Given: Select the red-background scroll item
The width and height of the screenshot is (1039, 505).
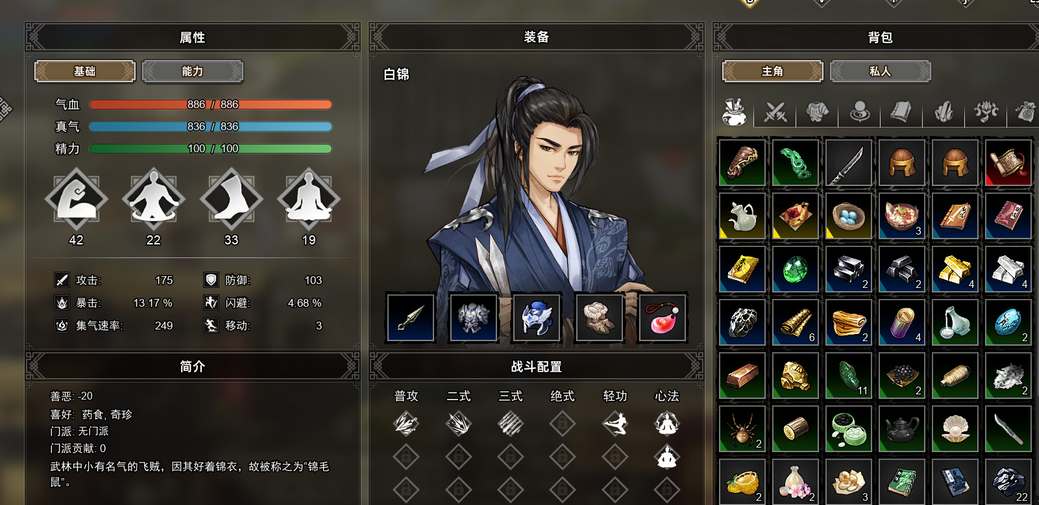Looking at the screenshot, I should tap(1009, 162).
